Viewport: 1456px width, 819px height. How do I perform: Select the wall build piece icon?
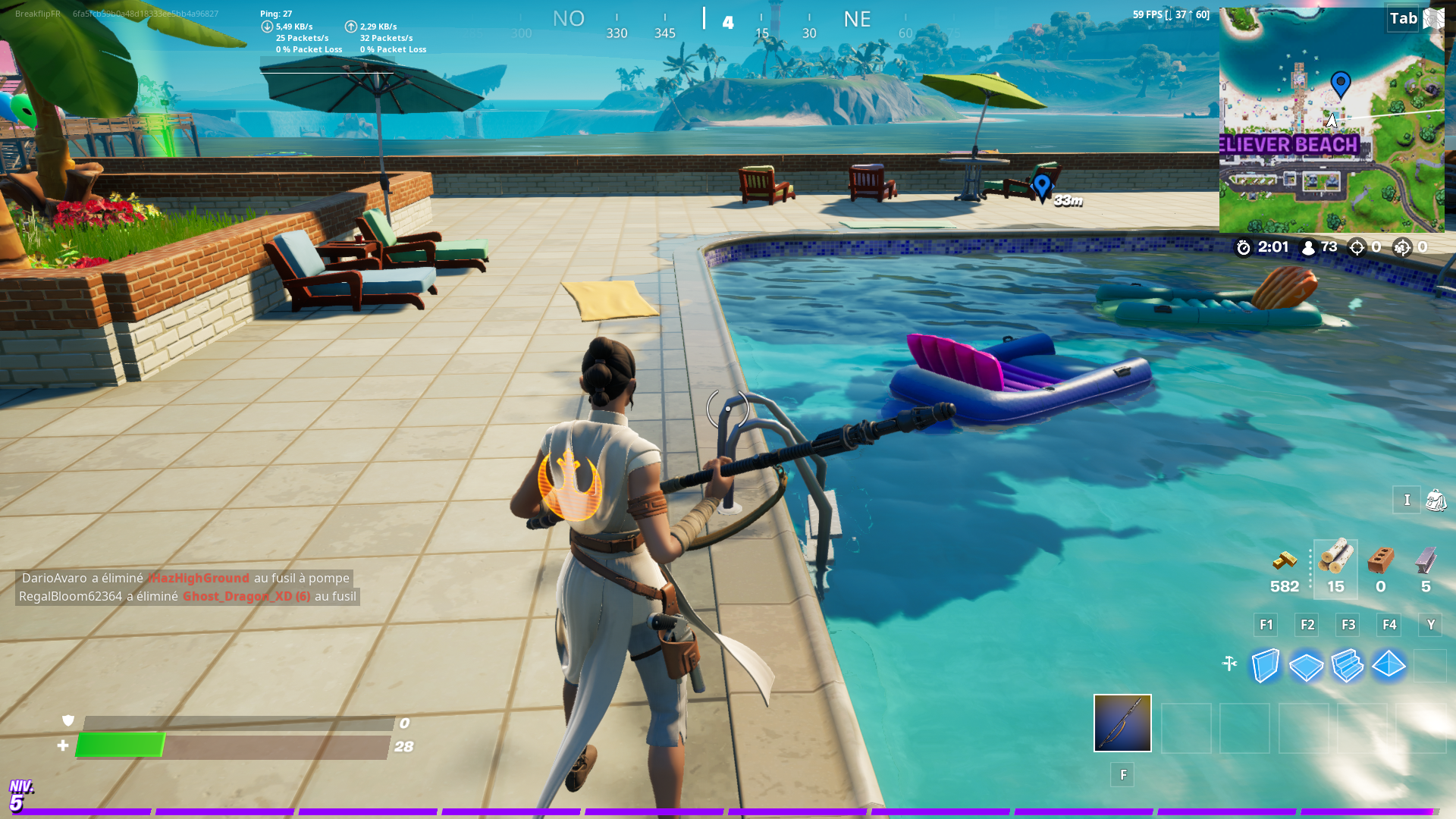(x=1265, y=666)
